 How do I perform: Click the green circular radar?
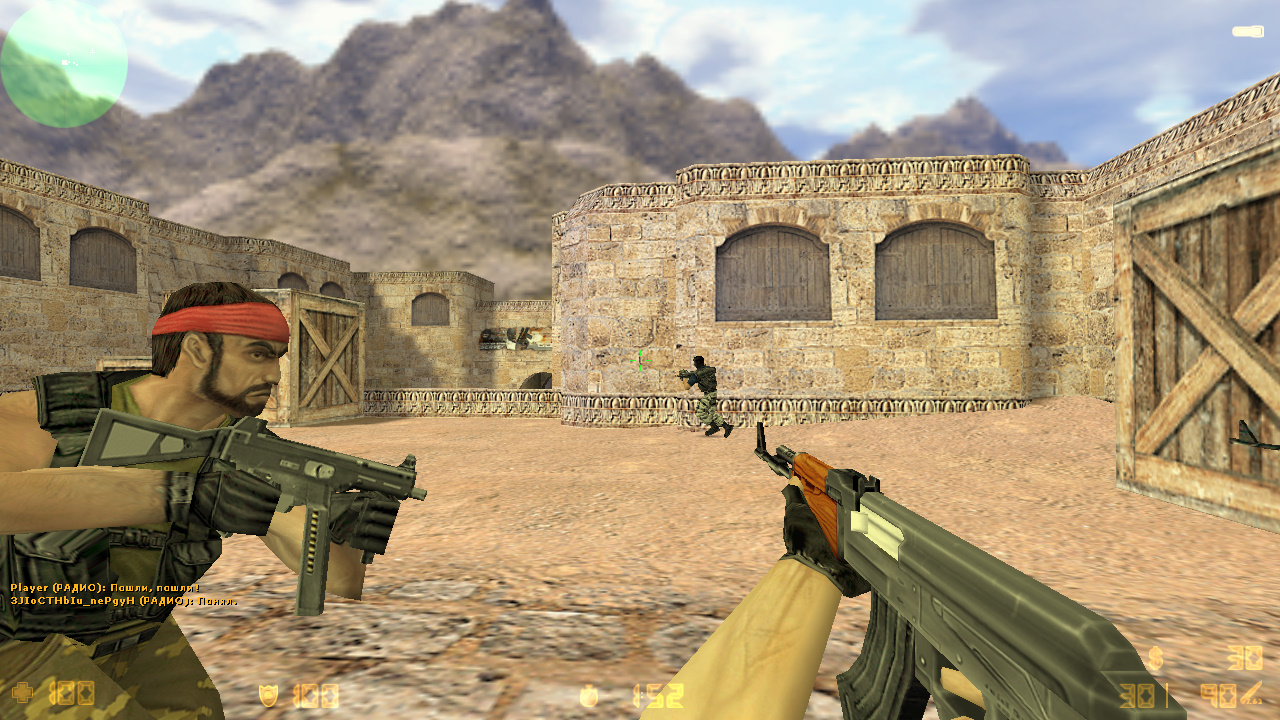64,64
